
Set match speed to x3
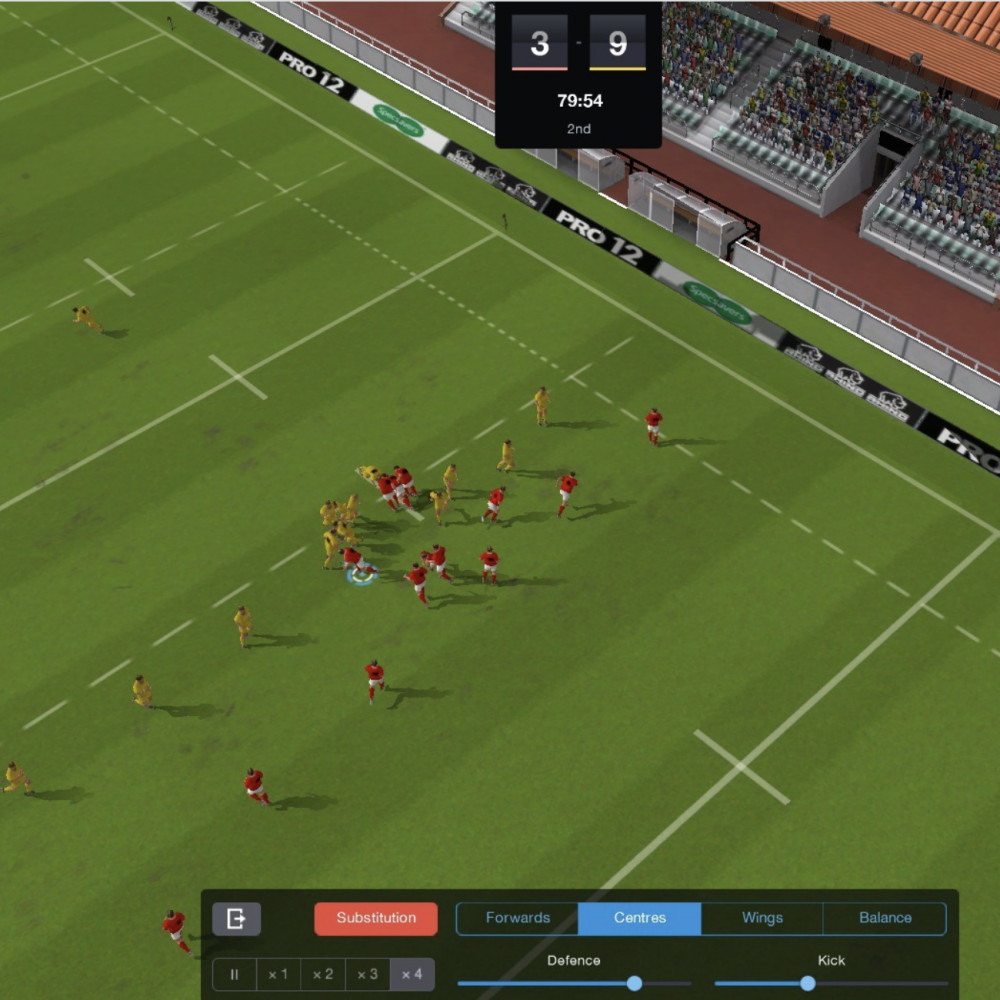[x=368, y=974]
